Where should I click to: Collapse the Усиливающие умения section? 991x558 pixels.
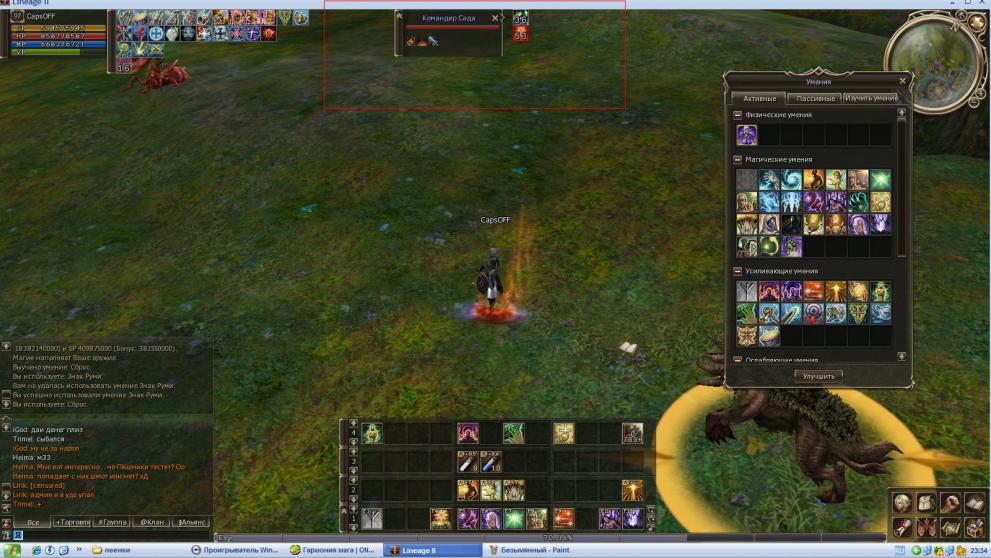738,271
